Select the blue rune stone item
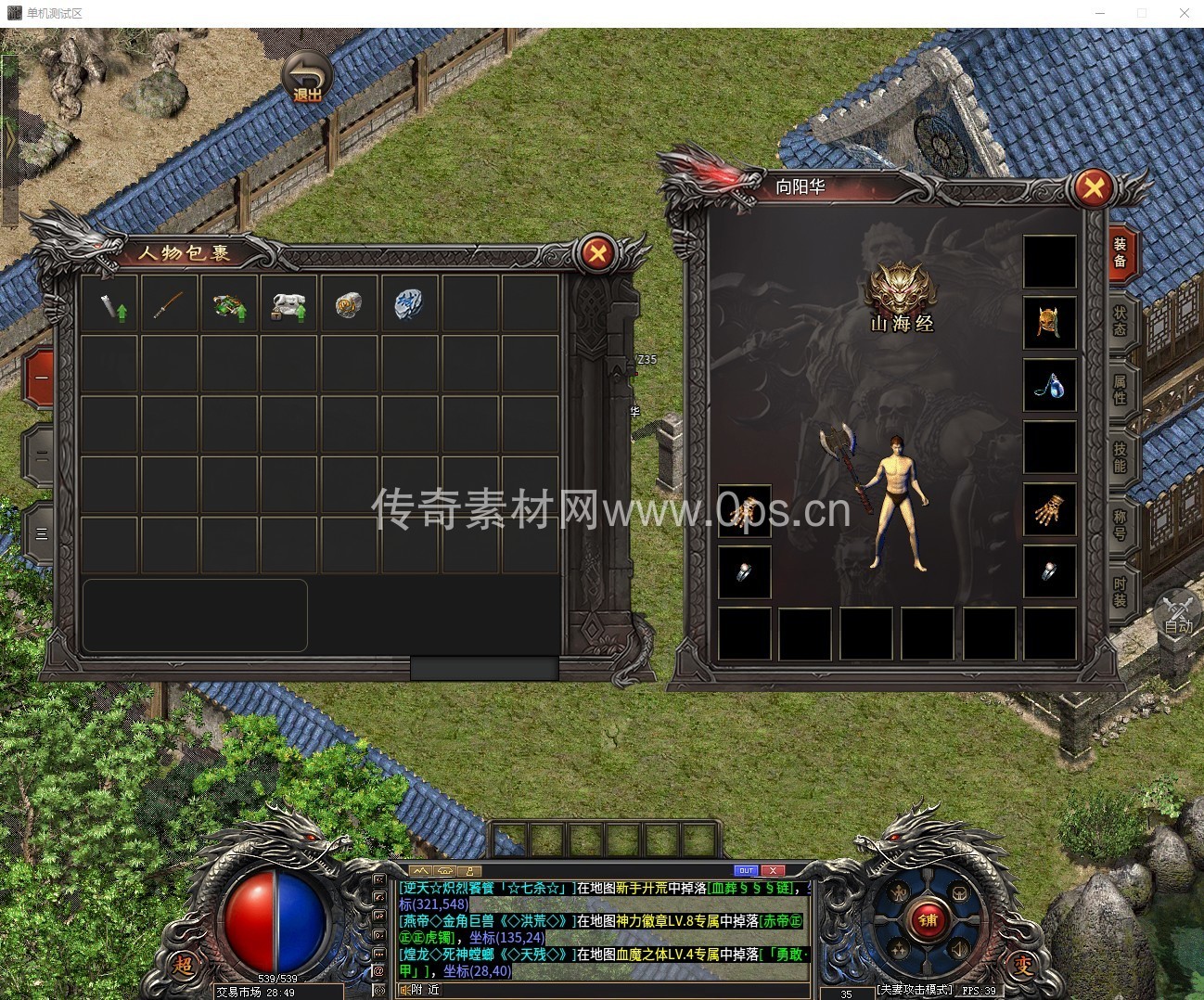 408,303
